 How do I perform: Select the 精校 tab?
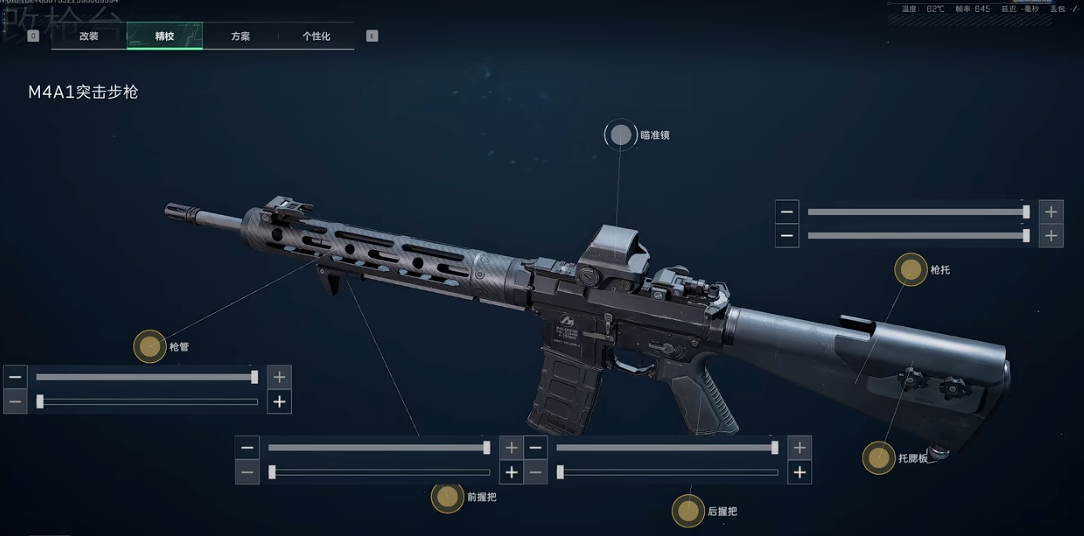(x=164, y=36)
